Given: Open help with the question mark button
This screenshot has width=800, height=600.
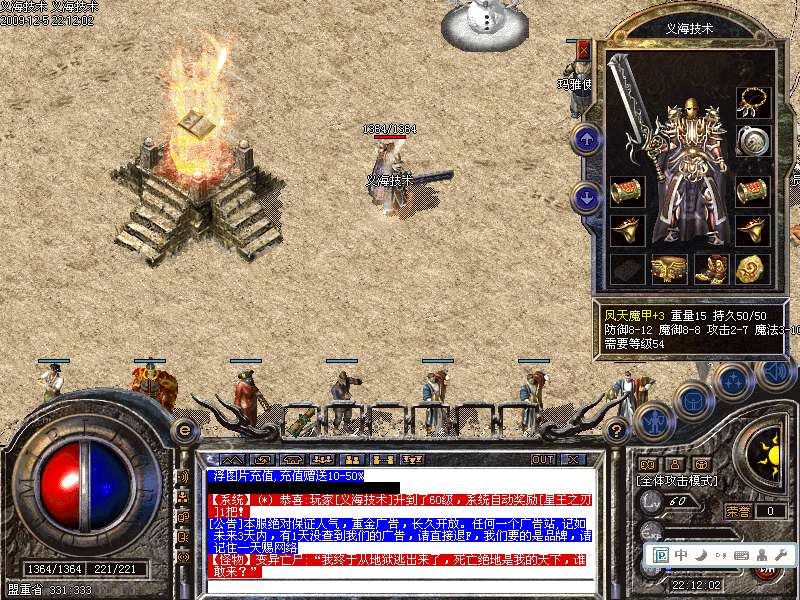Looking at the screenshot, I should 617,432.
